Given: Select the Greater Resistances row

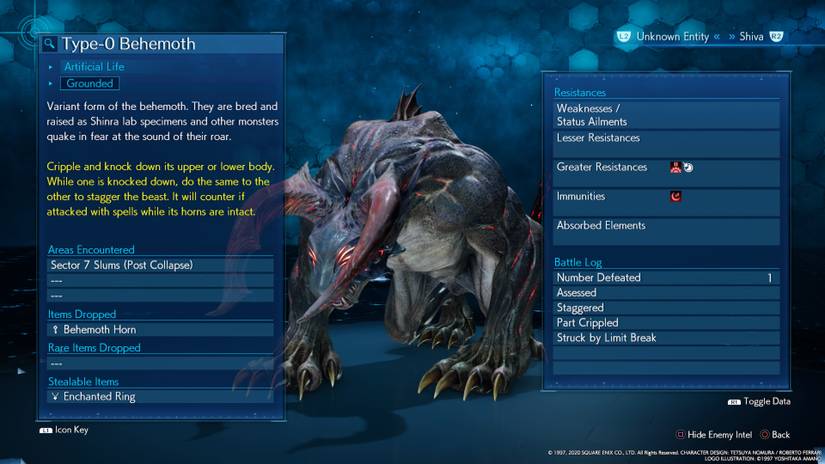Looking at the screenshot, I should click(666, 167).
